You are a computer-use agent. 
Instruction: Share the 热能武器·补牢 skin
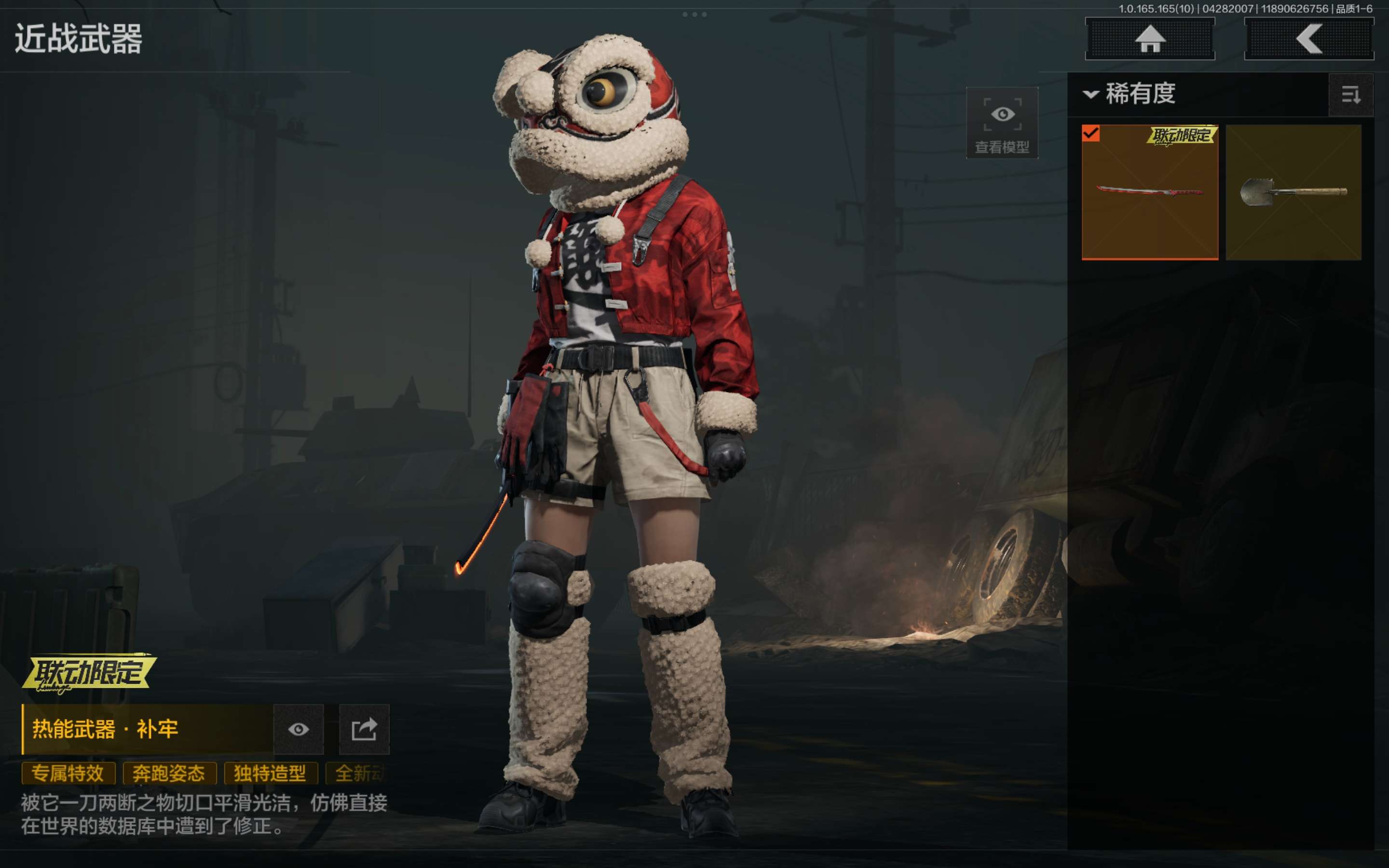click(364, 729)
